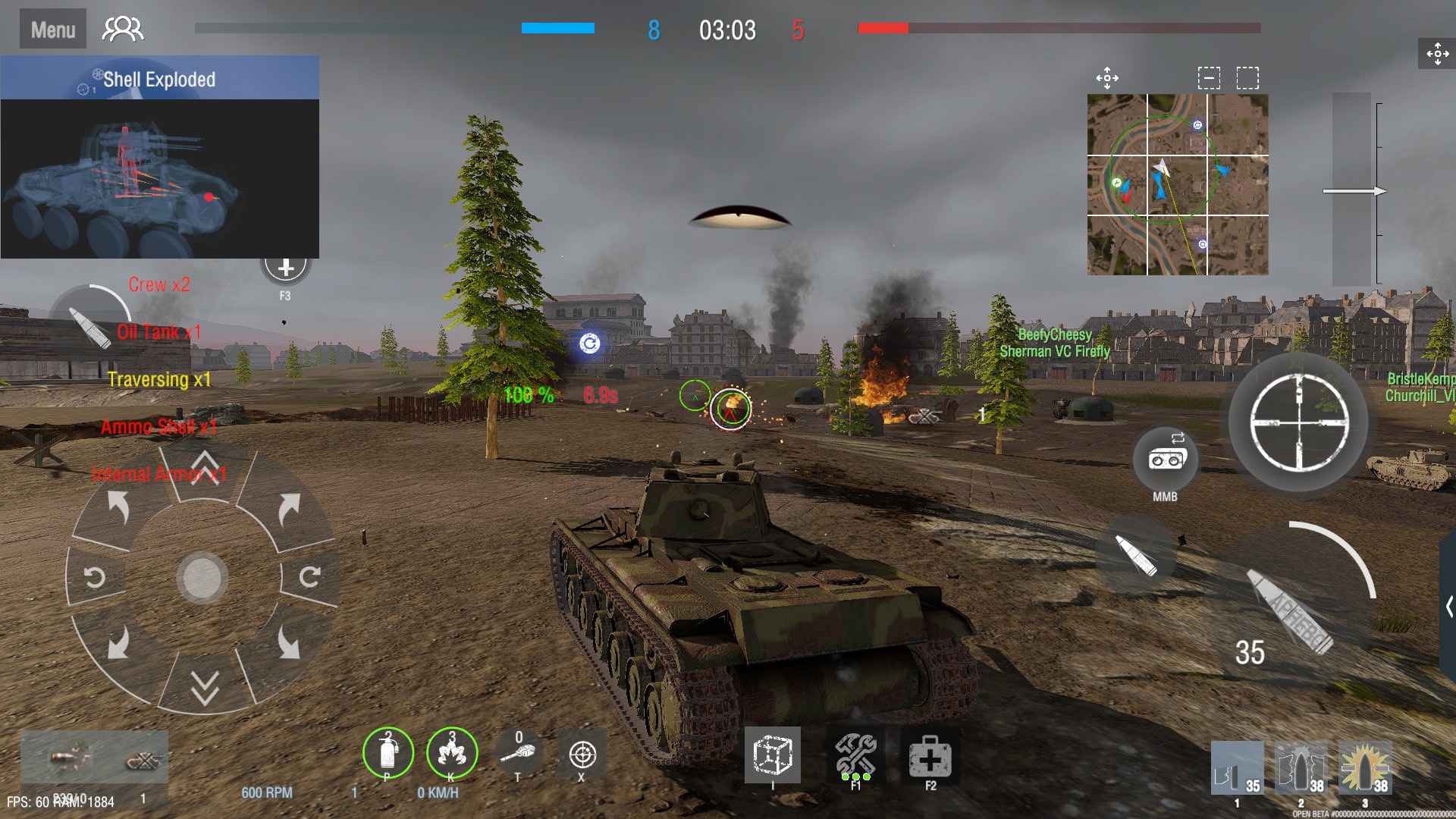Expand minimap size with dashed square icon

1247,77
